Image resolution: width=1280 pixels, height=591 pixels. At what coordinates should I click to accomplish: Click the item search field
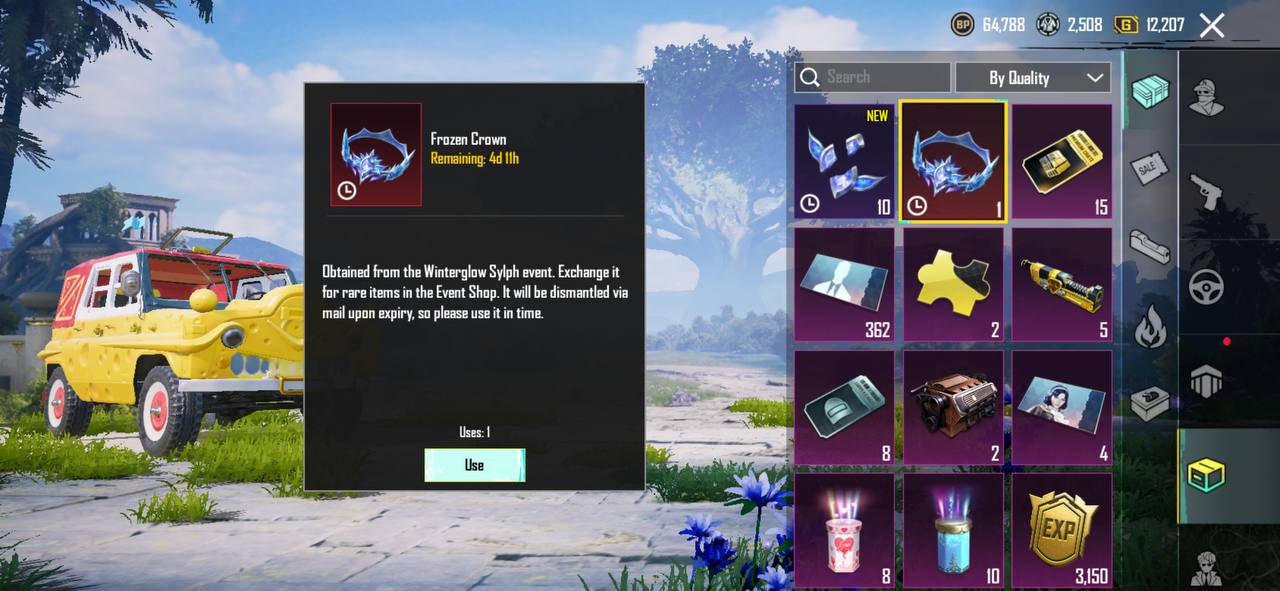pyautogui.click(x=872, y=77)
